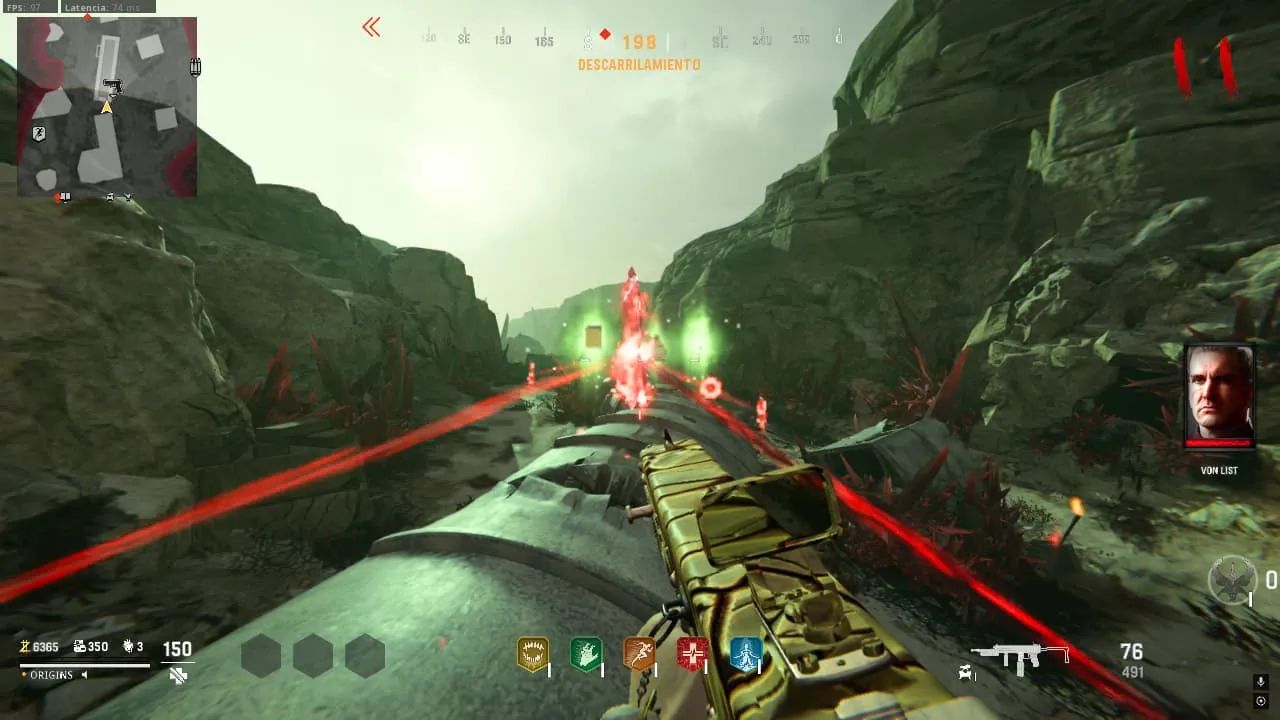
Task: Click the circular target icon below the microphone
Action: (1261, 700)
